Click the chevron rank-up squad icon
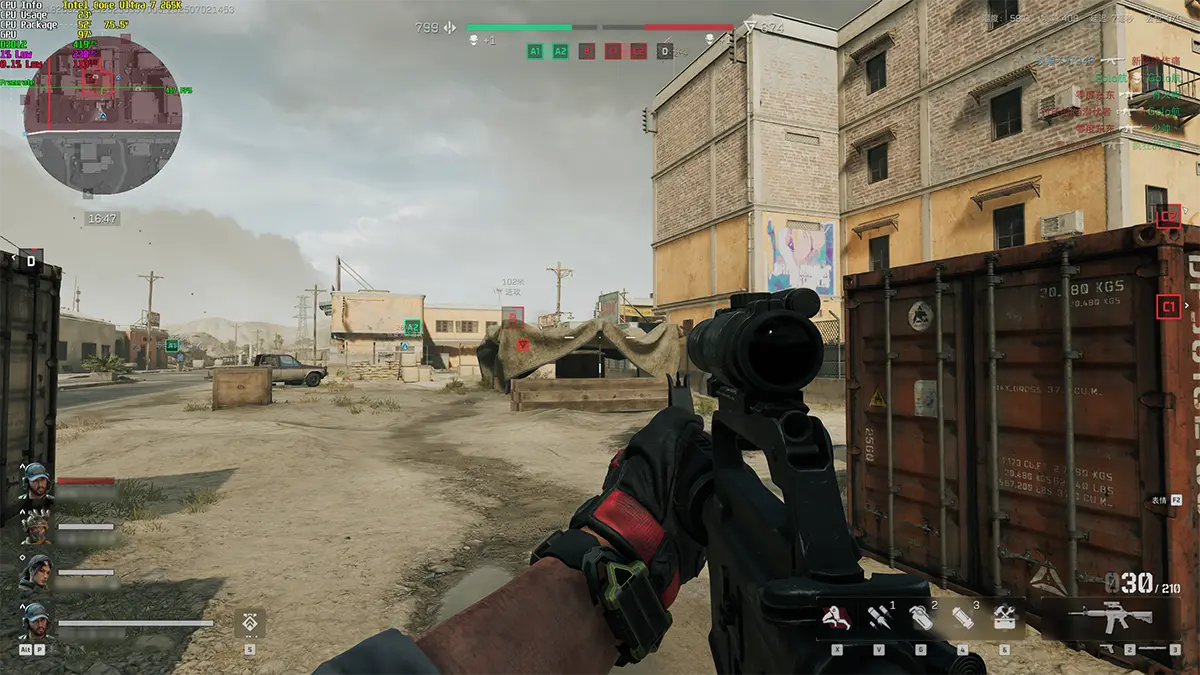Screen dimensions: 1200x675 (249, 624)
